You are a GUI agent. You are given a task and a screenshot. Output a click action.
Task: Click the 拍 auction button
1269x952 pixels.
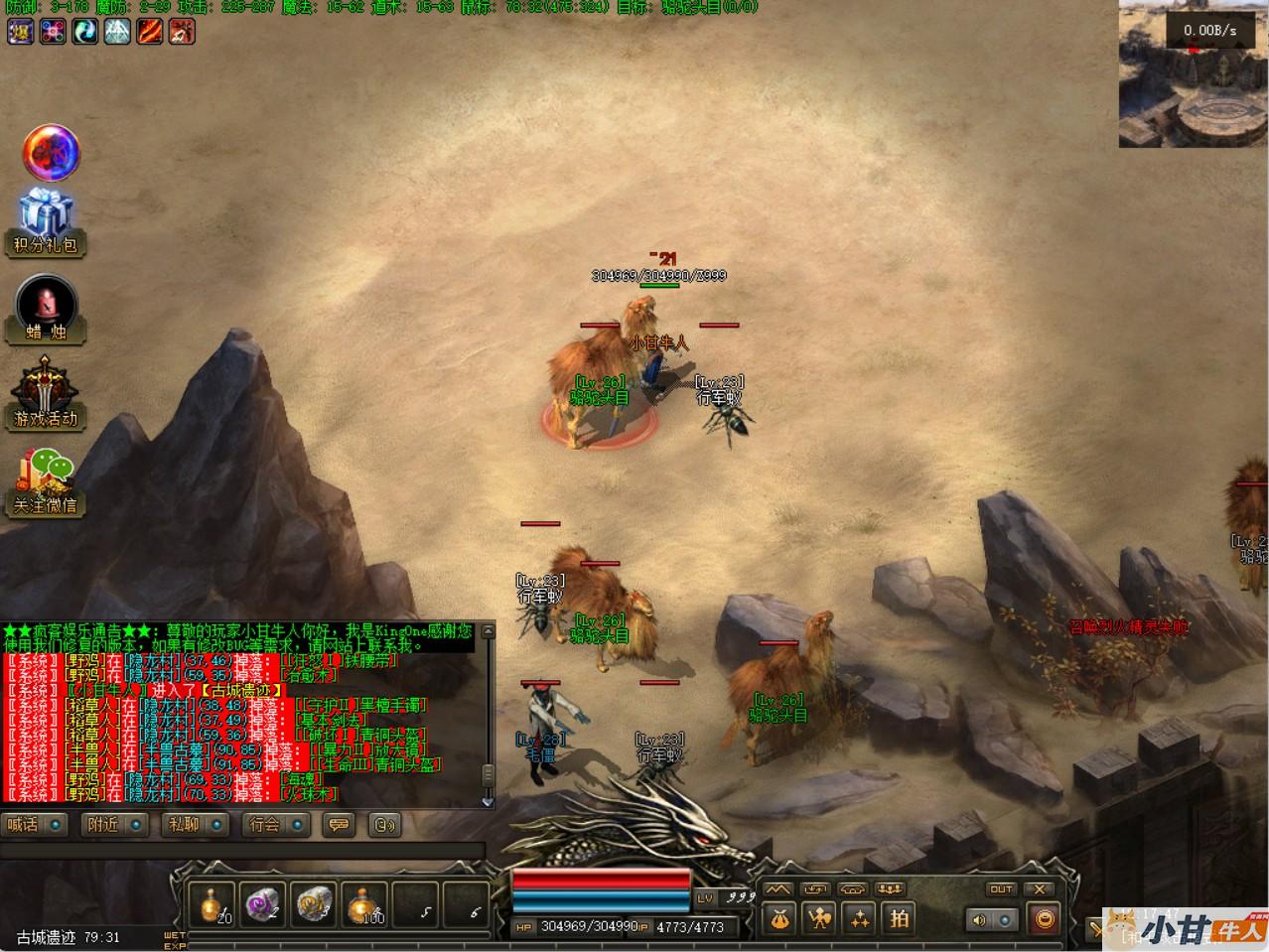[900, 918]
